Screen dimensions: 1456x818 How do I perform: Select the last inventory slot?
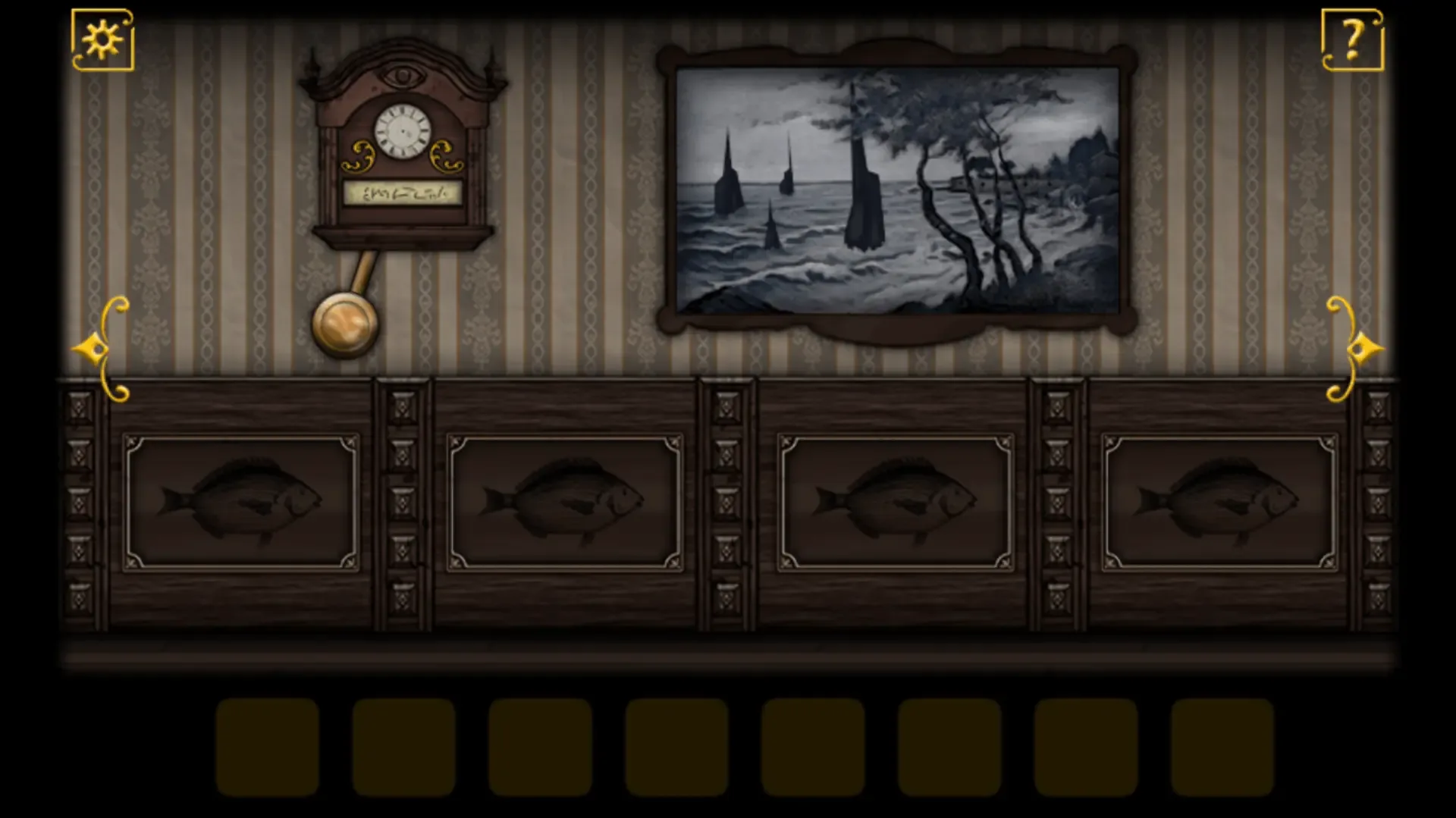1221,747
